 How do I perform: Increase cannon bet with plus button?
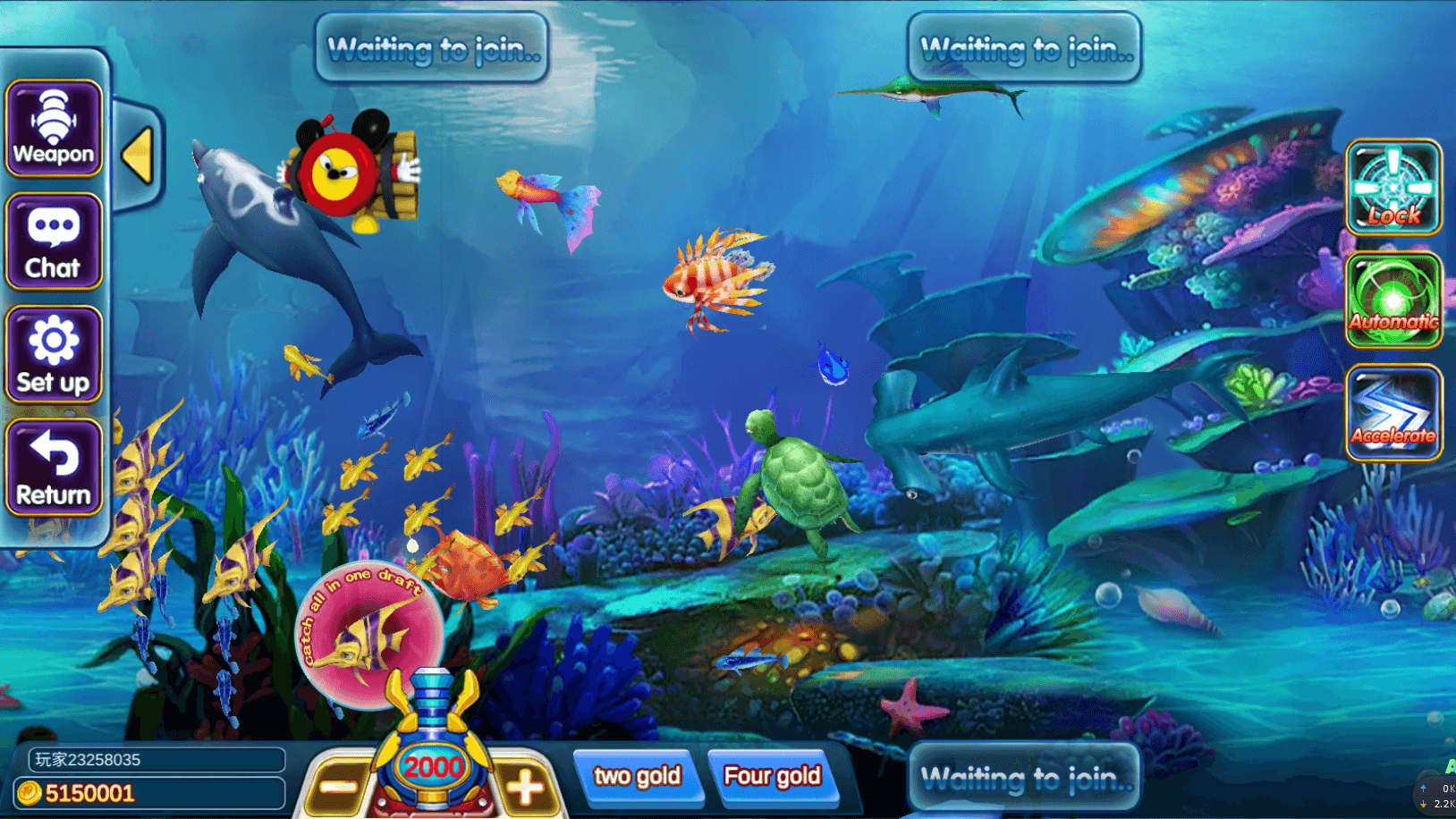click(525, 787)
